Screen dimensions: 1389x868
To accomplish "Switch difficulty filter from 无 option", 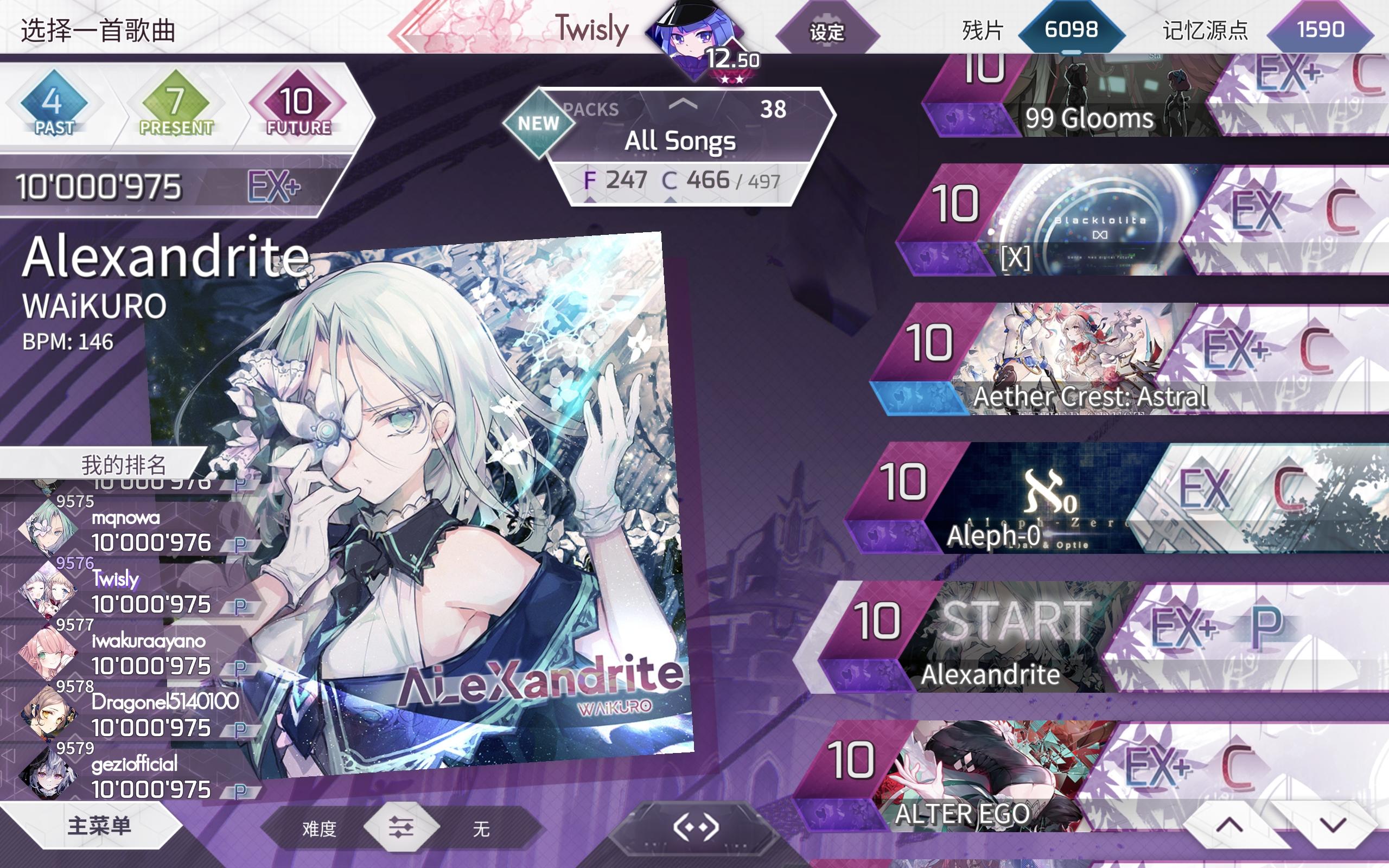I will 482,828.
